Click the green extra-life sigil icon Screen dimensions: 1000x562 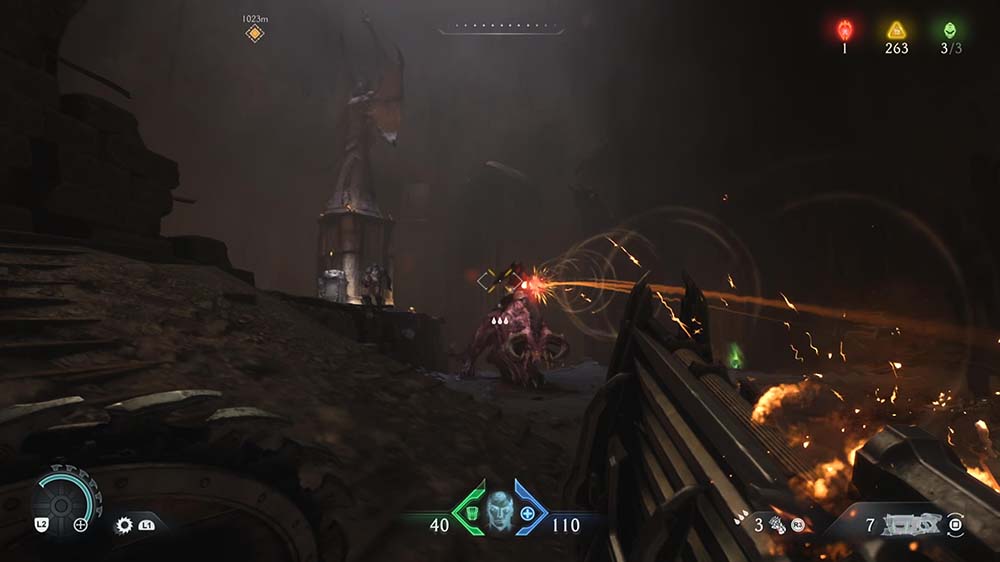point(949,29)
